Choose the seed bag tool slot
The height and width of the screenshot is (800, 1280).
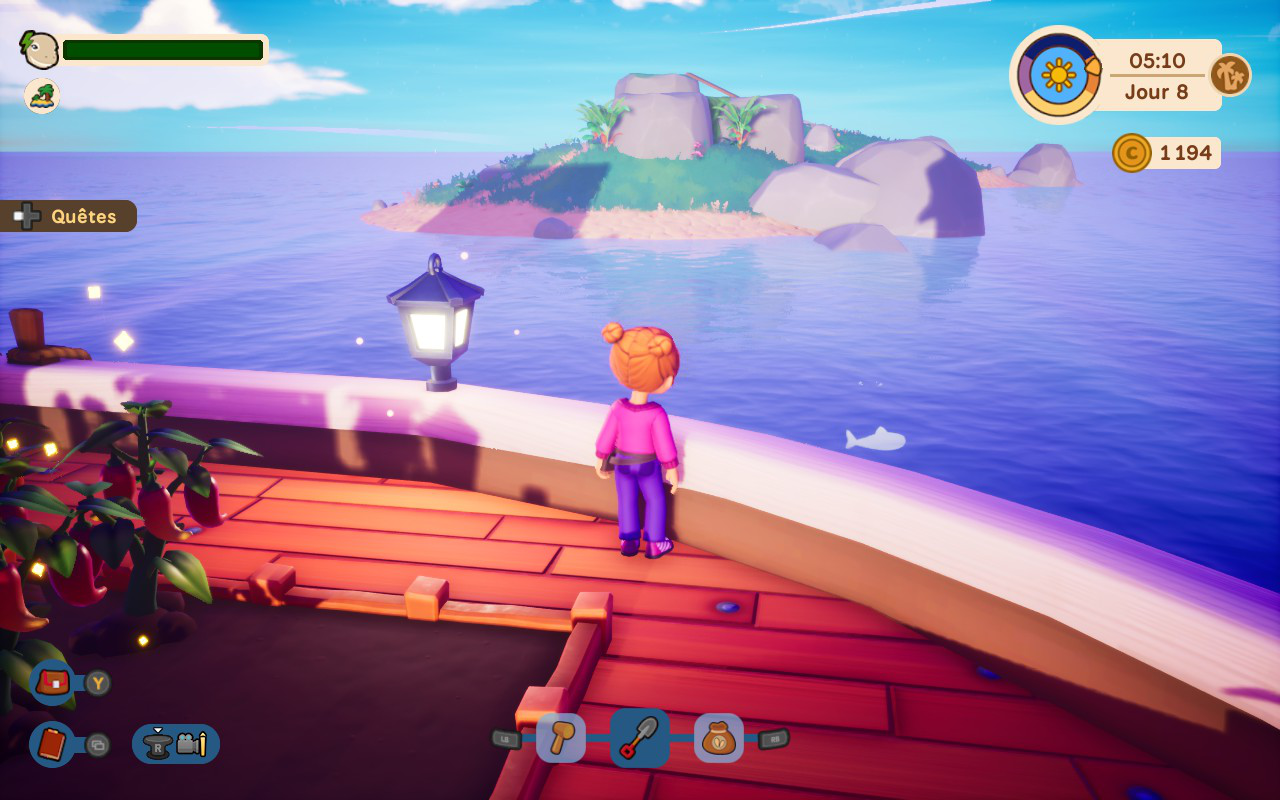(718, 738)
